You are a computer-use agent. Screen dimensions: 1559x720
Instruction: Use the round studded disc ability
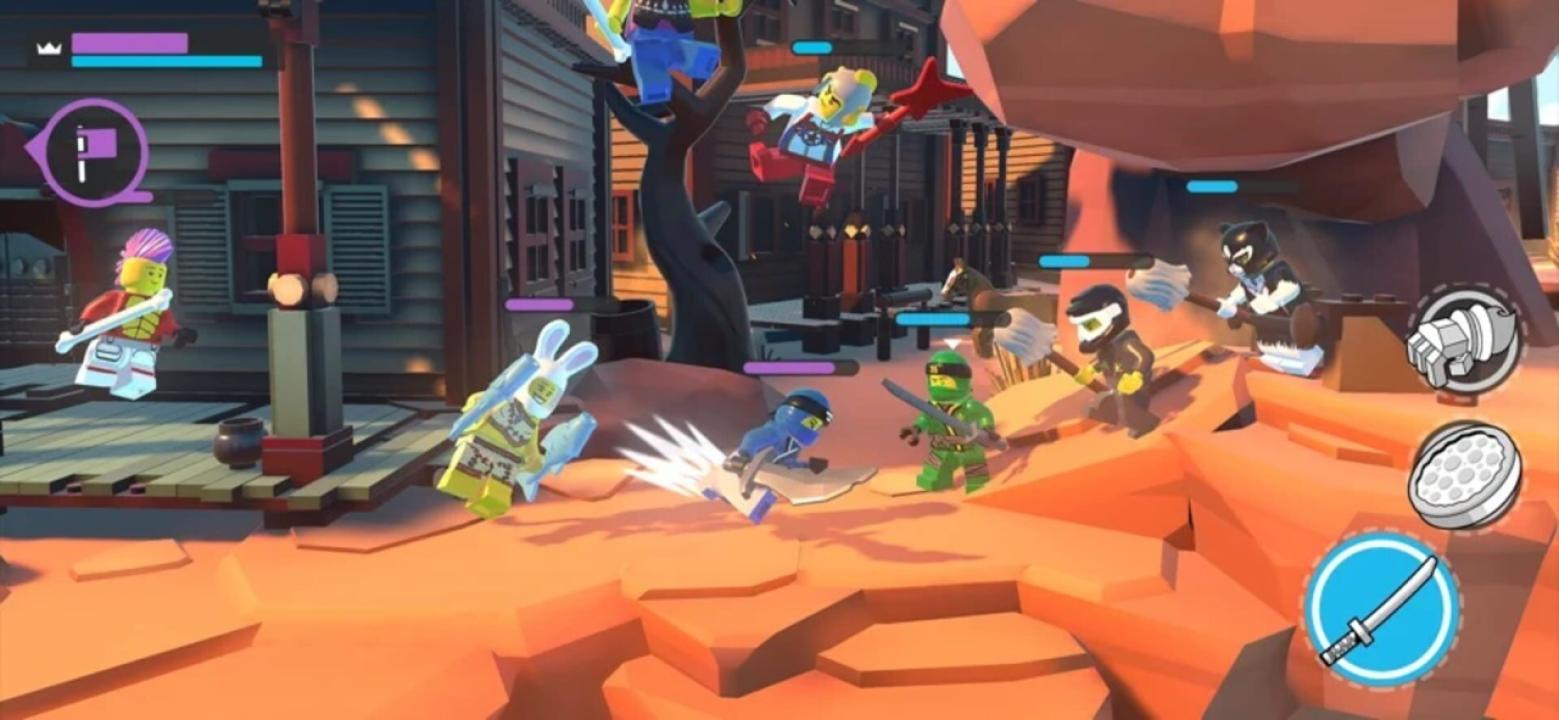(1464, 474)
